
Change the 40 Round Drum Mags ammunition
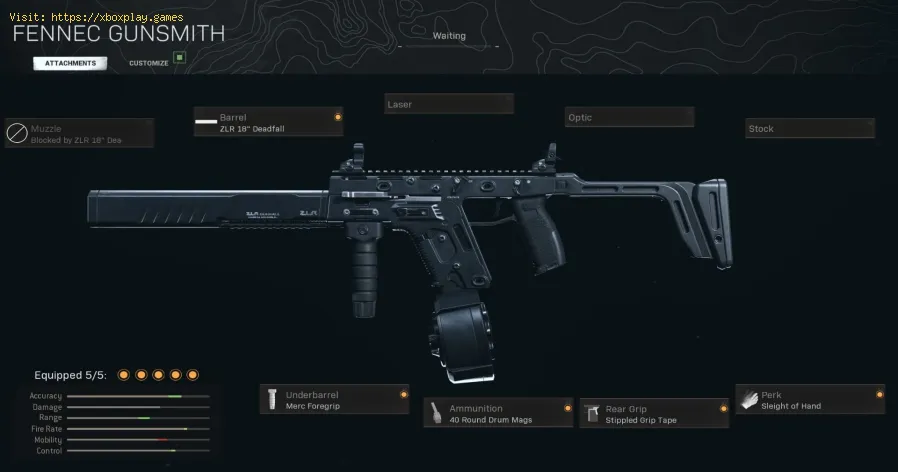point(498,413)
